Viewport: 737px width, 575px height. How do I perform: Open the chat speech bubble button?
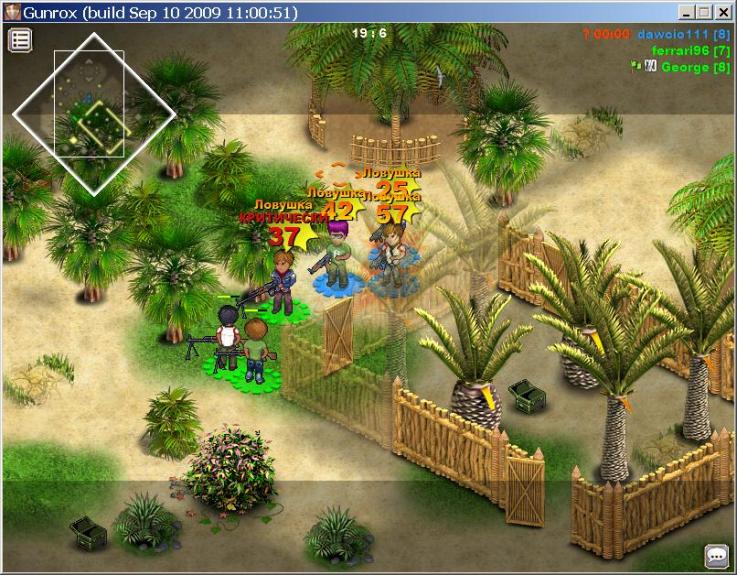click(x=716, y=556)
